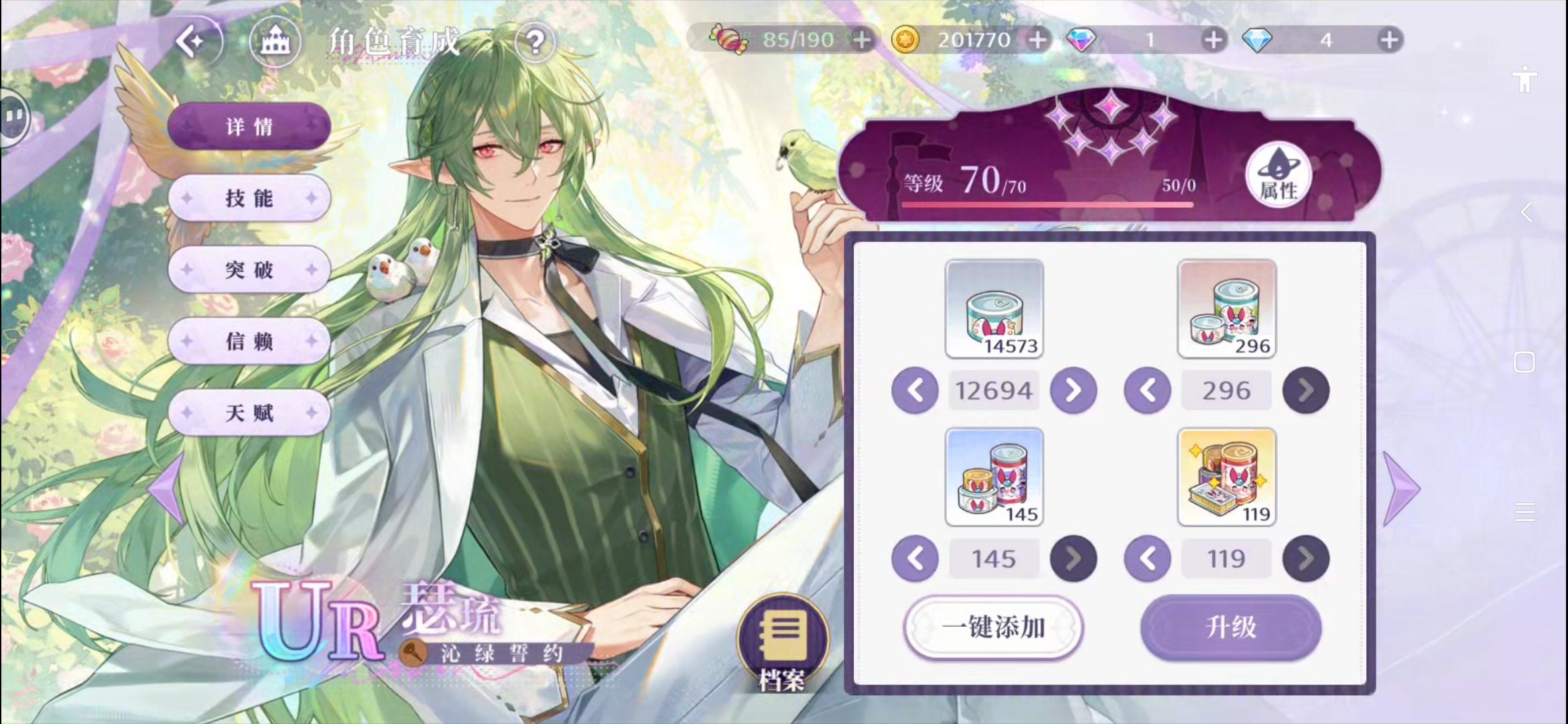Increase the 12694 can quantity with right chevron
Viewport: 1568px width, 724px height.
pyautogui.click(x=1073, y=389)
